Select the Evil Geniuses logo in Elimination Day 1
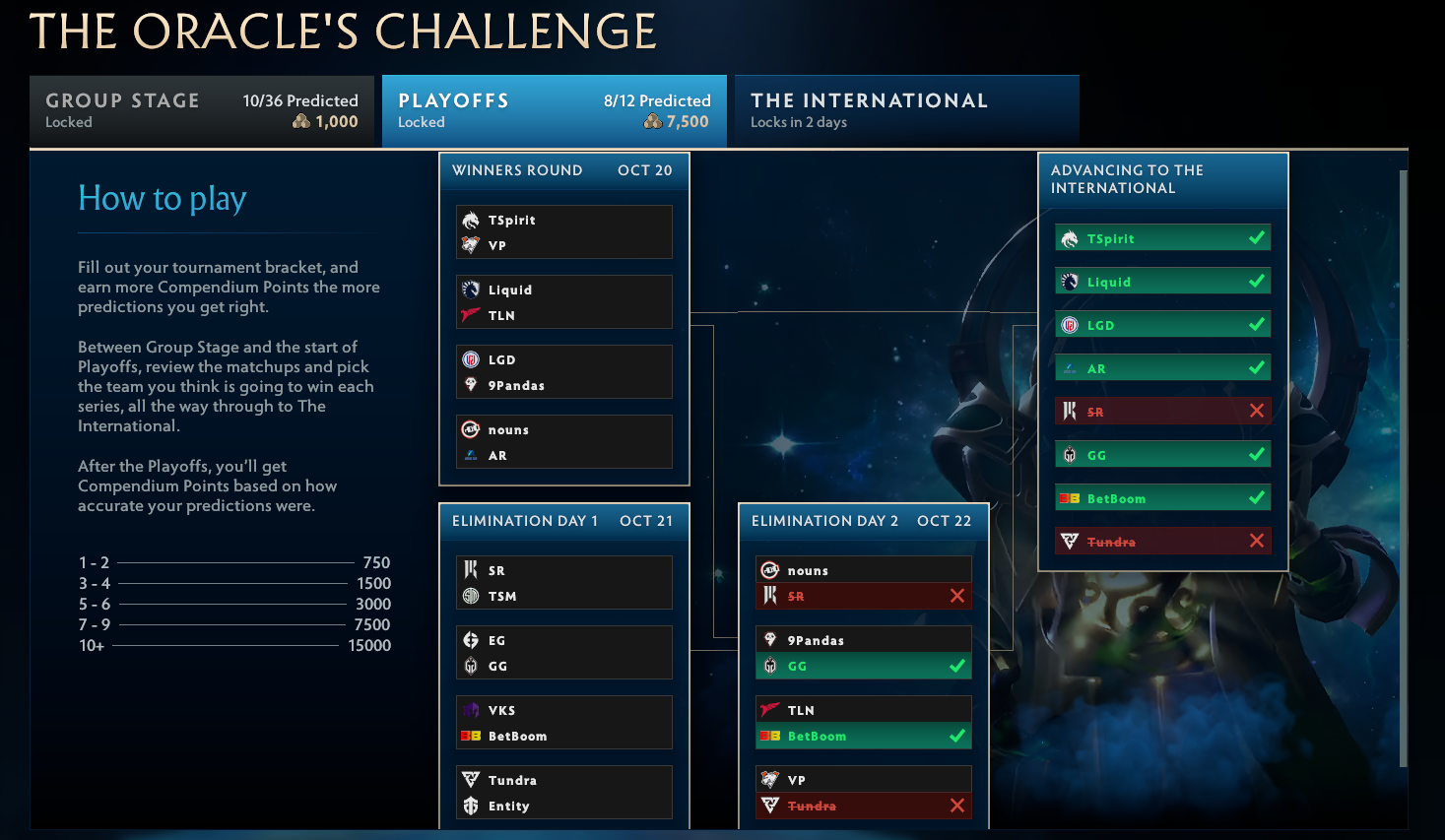The image size is (1445, 840). (x=470, y=640)
